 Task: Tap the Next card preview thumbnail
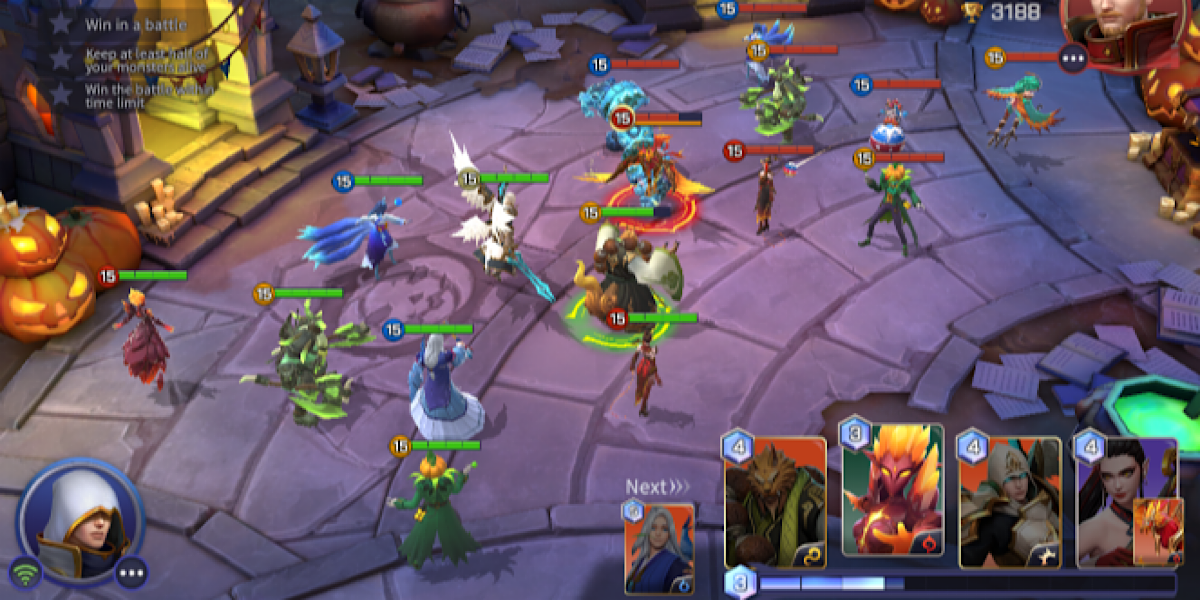pyautogui.click(x=659, y=547)
